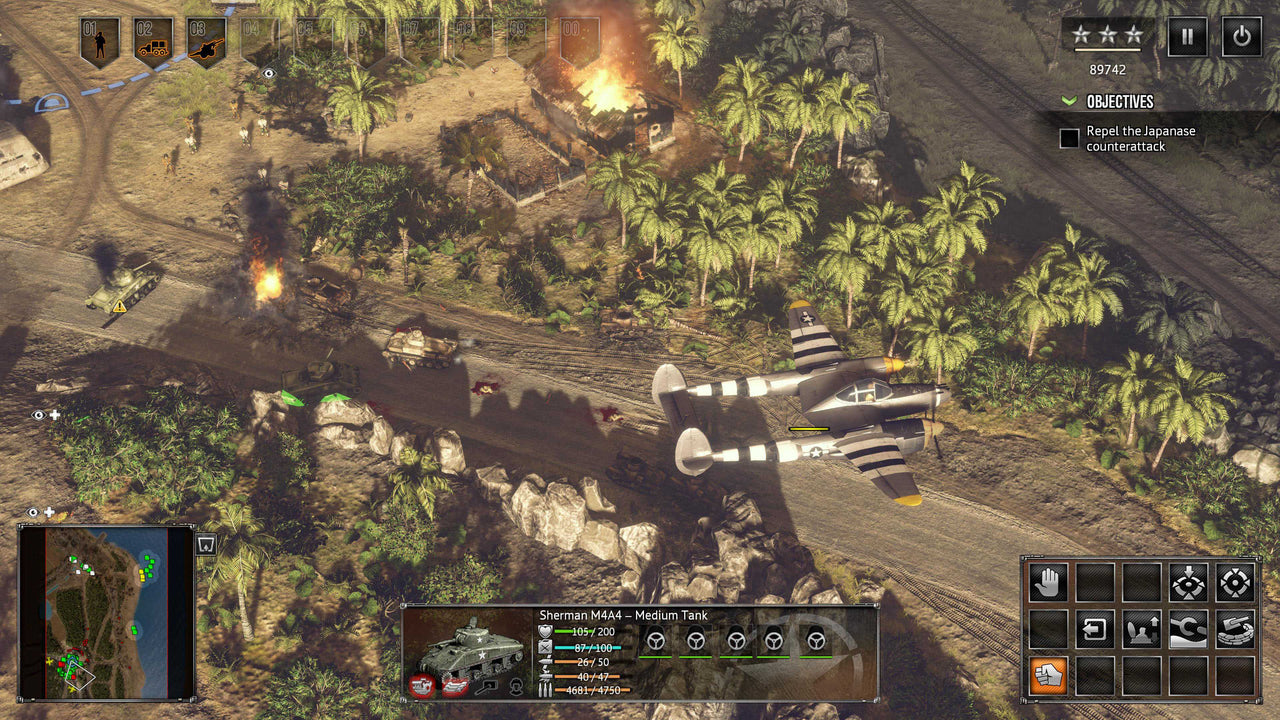Click the exit vehicle icon

(1095, 629)
